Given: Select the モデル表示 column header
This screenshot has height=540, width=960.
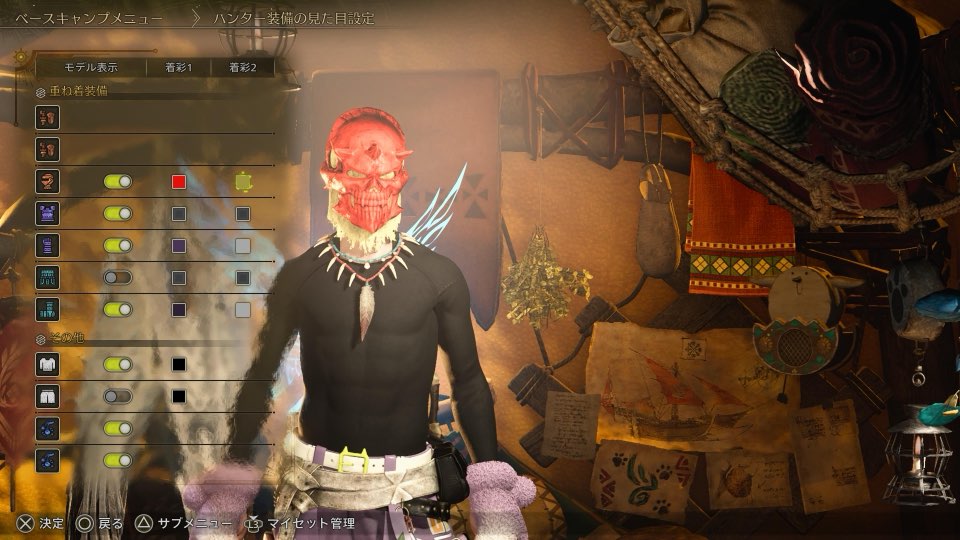Looking at the screenshot, I should [x=91, y=68].
